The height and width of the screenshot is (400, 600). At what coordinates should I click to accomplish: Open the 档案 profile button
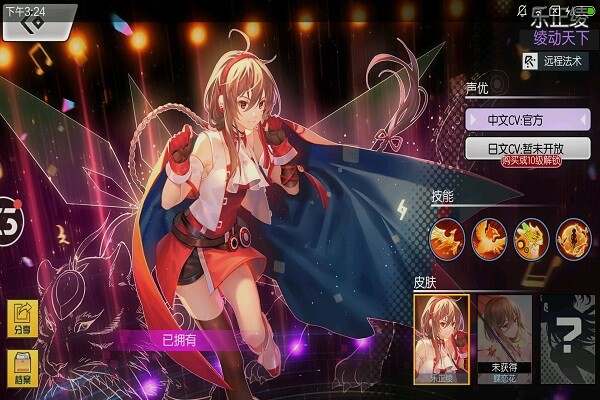(22, 369)
